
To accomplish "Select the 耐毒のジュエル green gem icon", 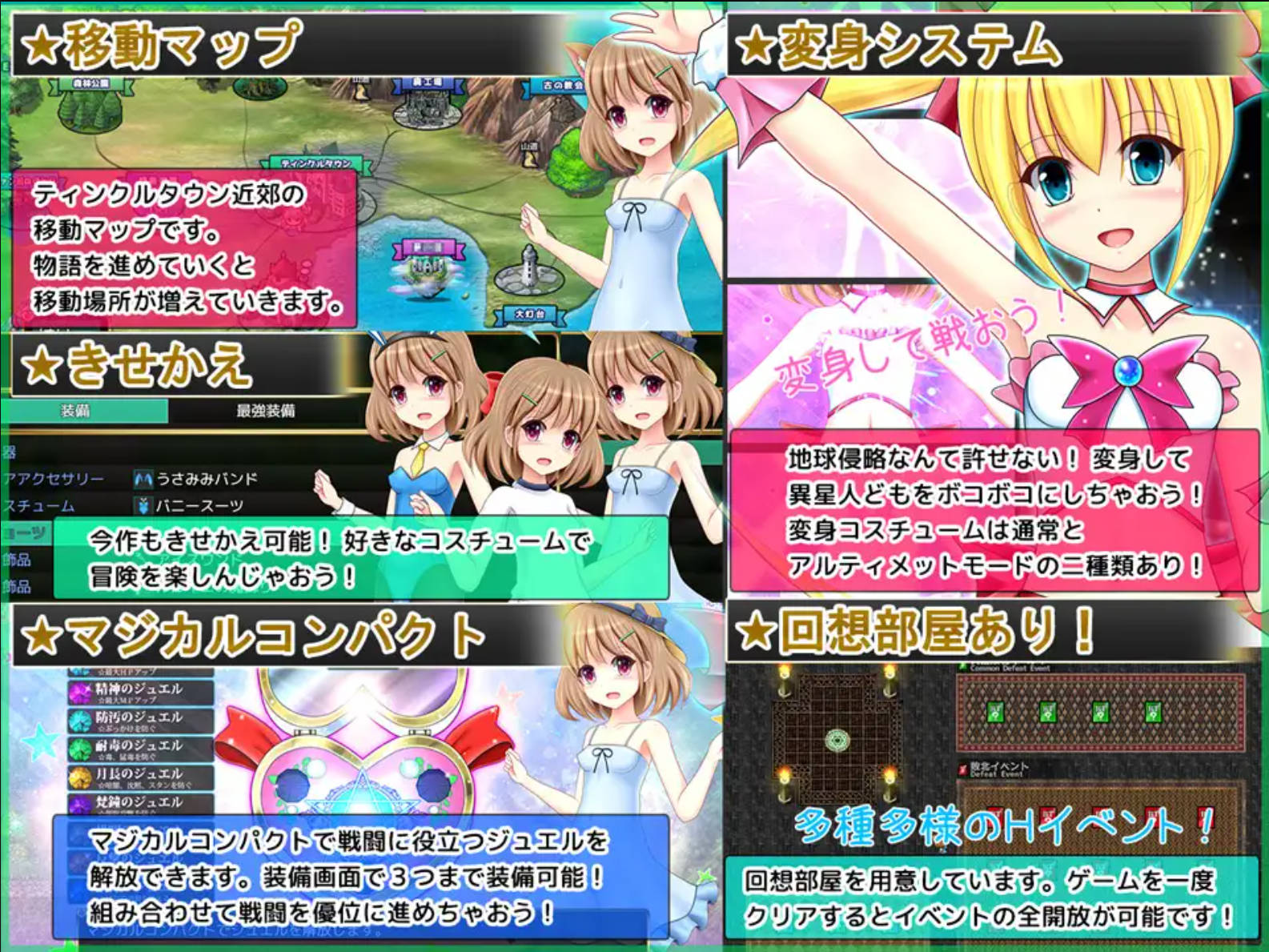I will coord(79,748).
